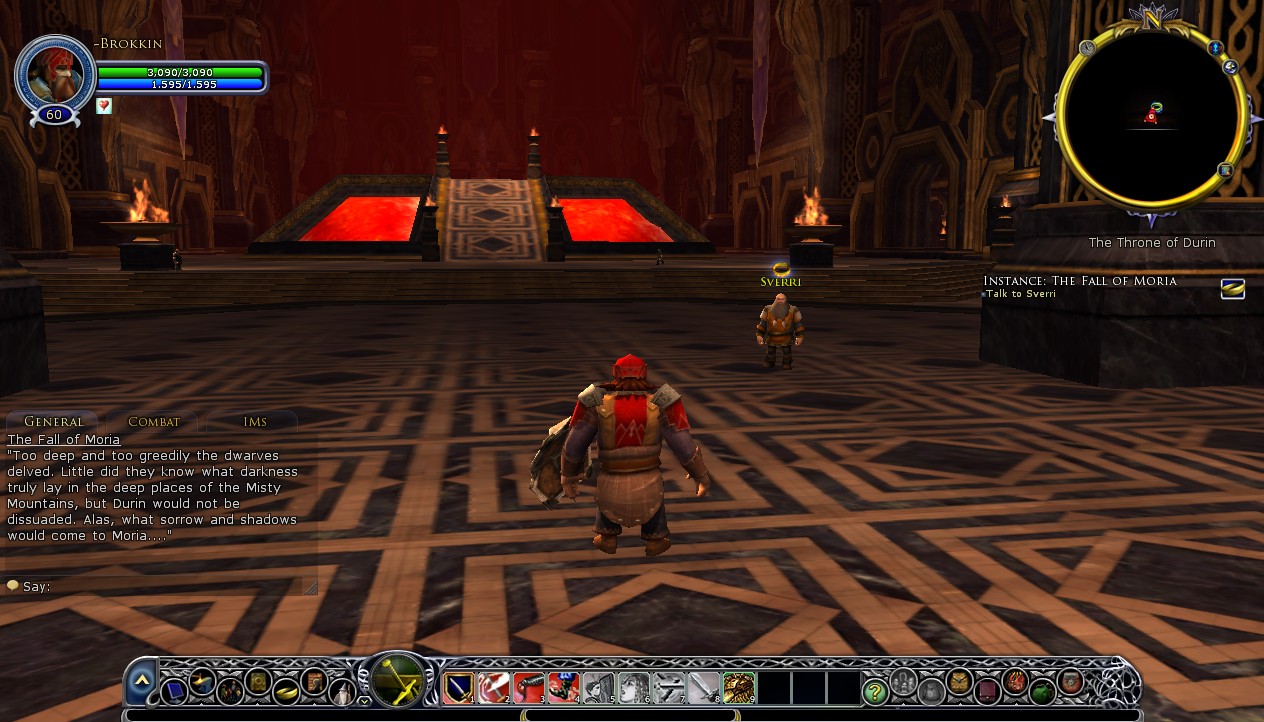Click the gold ring quest tracker icon

tap(1232, 289)
